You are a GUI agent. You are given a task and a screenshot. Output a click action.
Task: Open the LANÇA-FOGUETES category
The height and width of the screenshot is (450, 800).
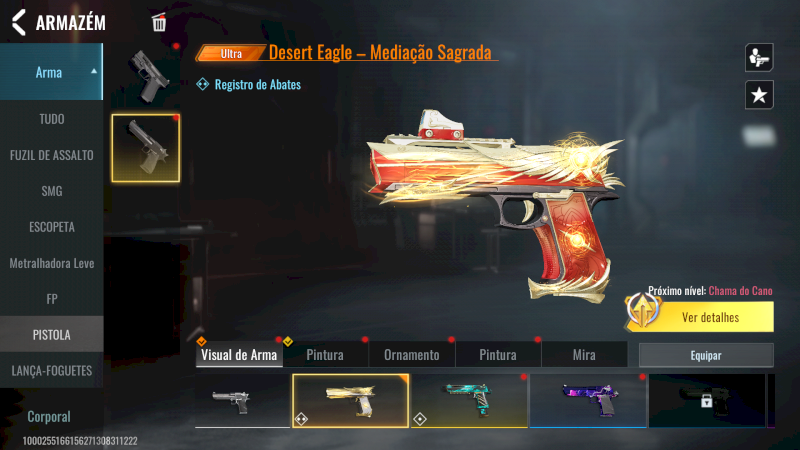click(51, 370)
